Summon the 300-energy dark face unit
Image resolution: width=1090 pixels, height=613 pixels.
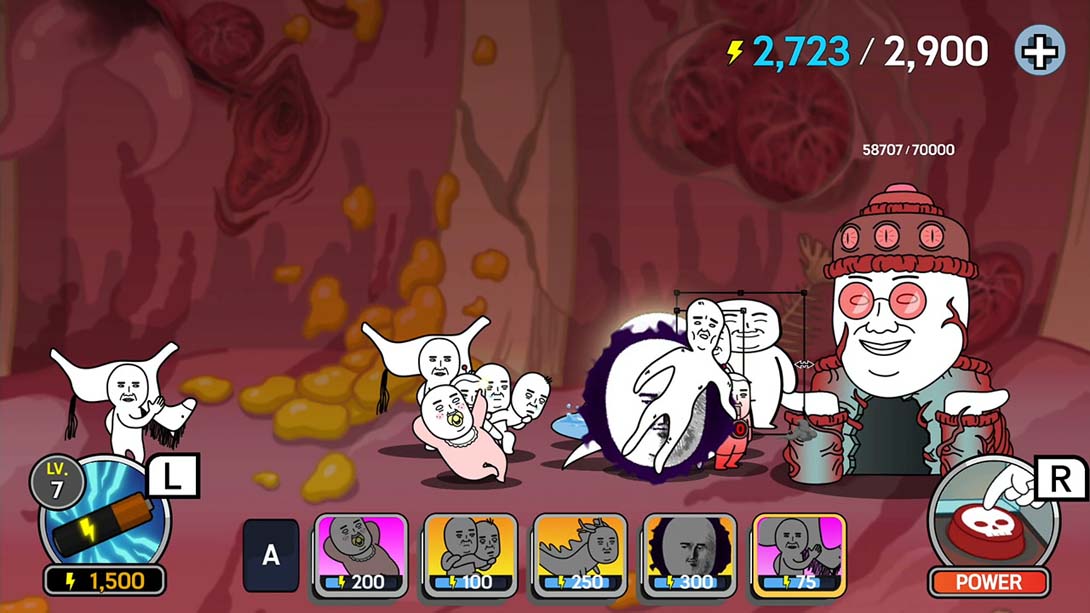coord(689,554)
